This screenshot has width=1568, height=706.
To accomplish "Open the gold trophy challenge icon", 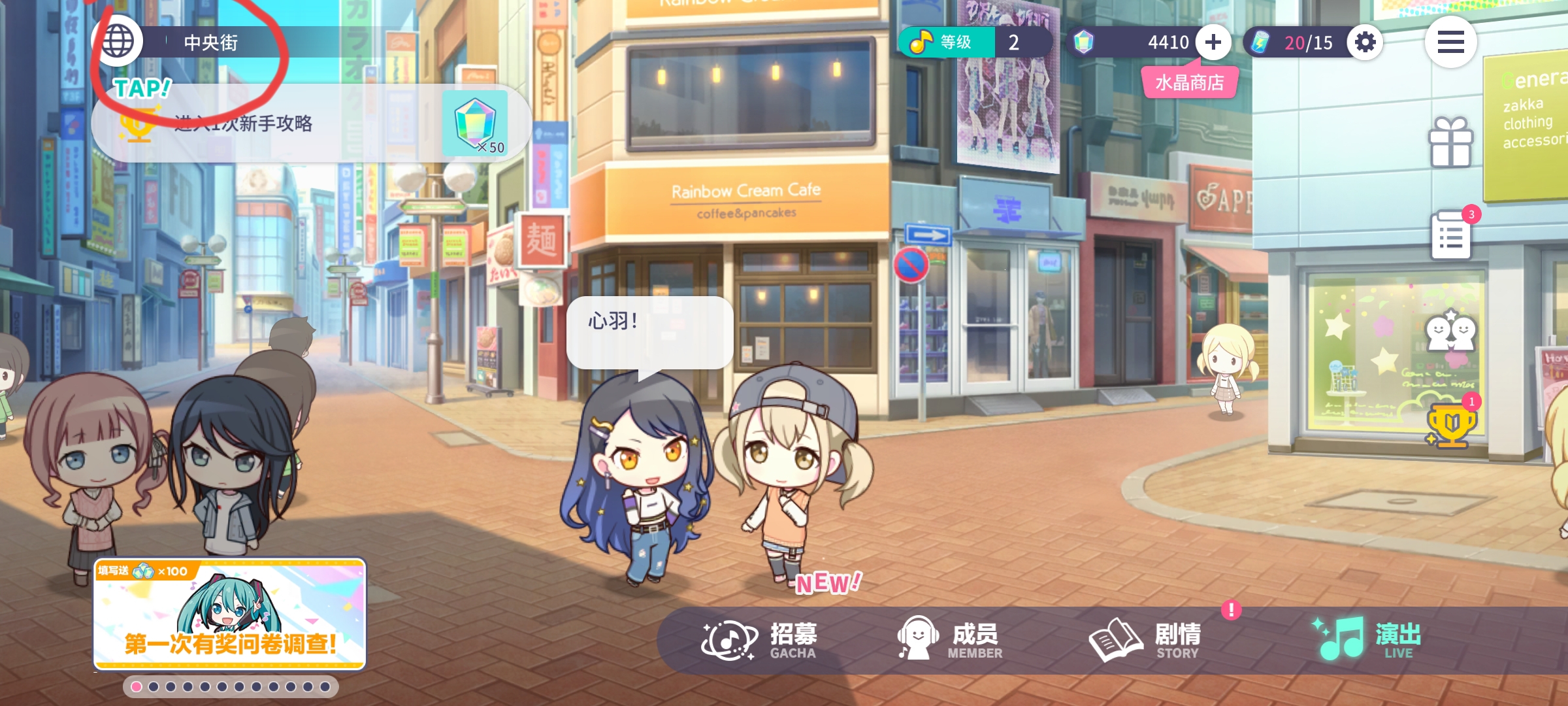I will coord(1450,425).
